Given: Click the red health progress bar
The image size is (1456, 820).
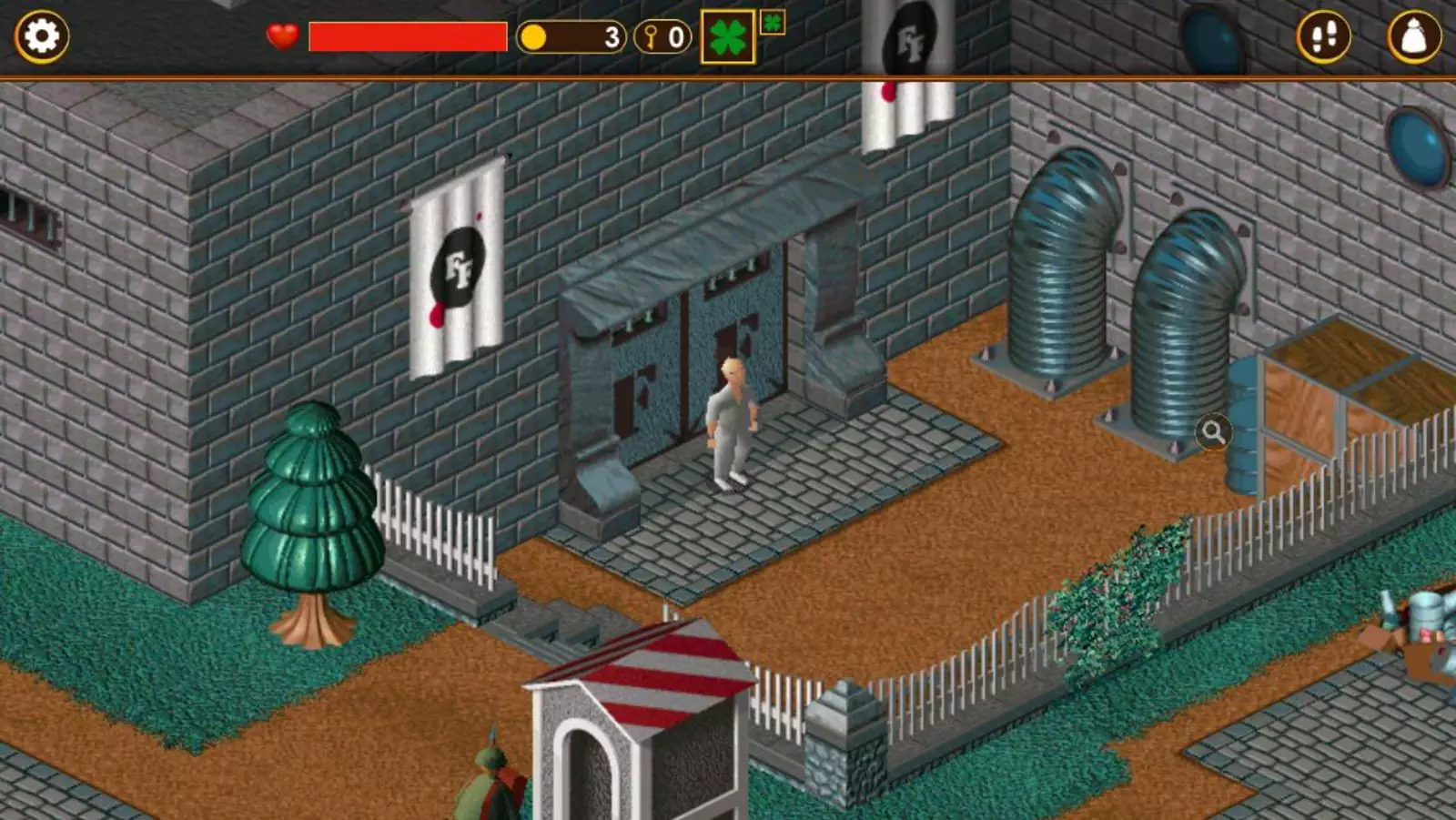Looking at the screenshot, I should tap(407, 38).
